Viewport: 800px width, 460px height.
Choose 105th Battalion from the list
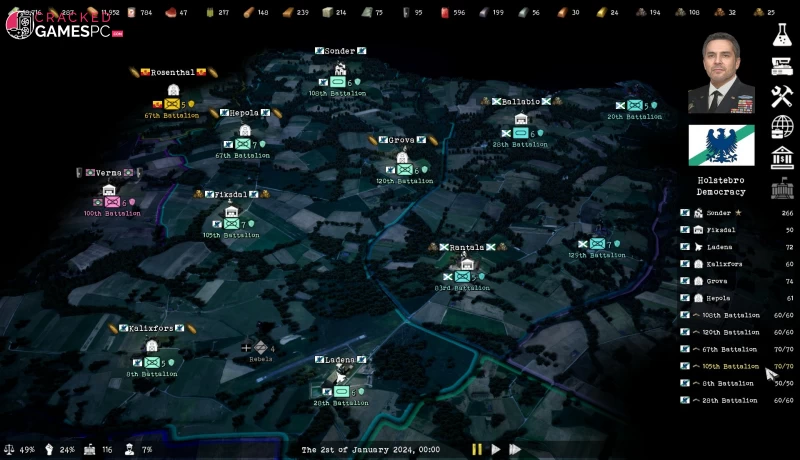(x=730, y=366)
